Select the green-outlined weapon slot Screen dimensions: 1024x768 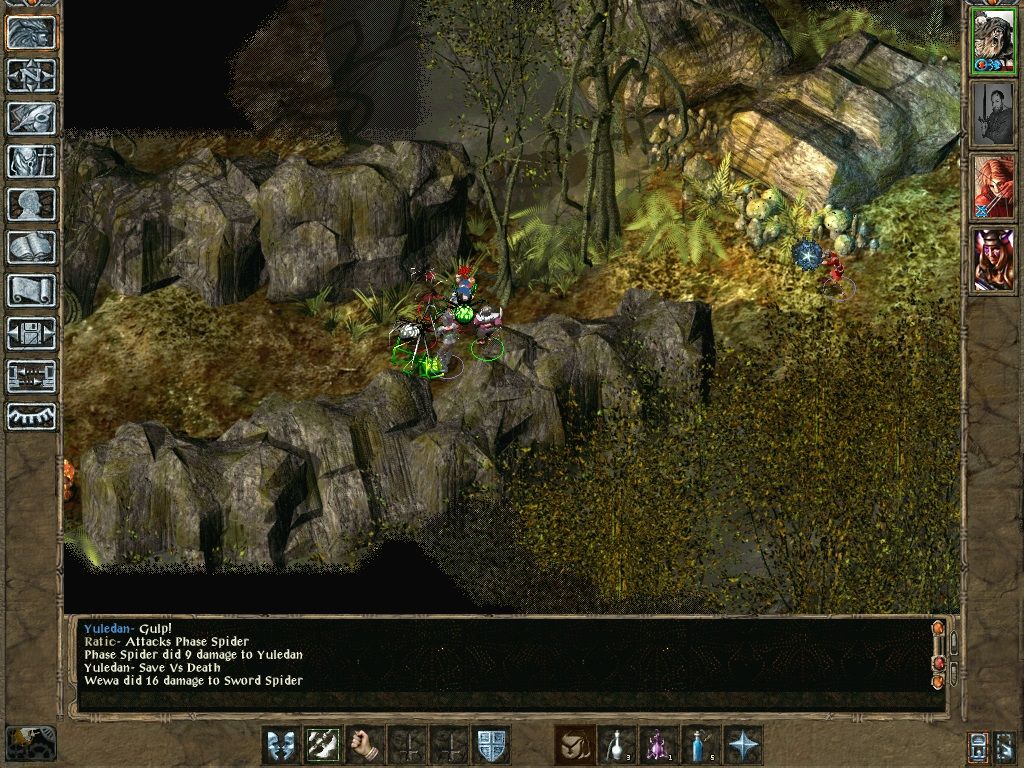tap(324, 746)
